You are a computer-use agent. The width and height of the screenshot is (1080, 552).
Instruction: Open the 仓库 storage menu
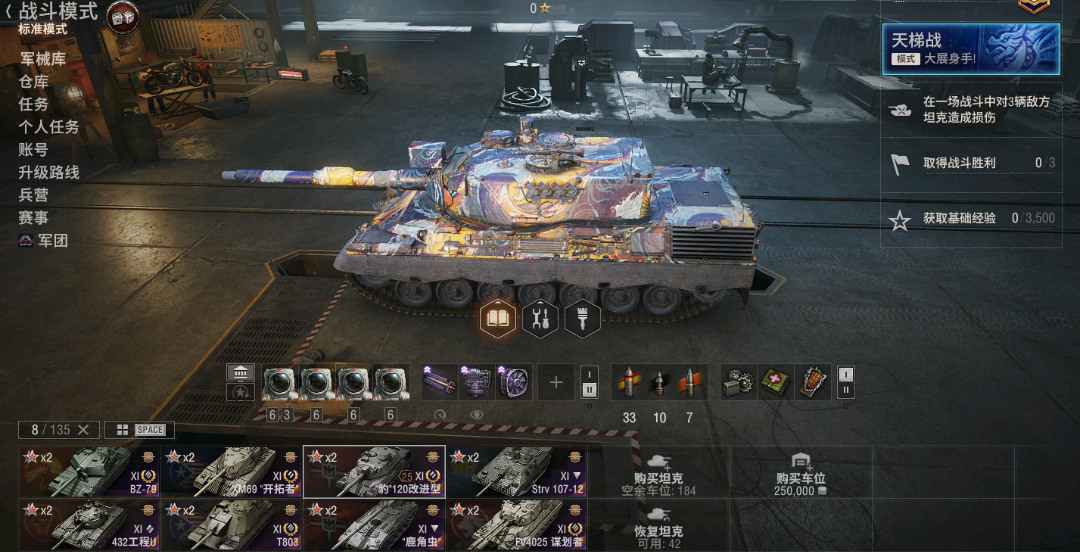(x=33, y=82)
